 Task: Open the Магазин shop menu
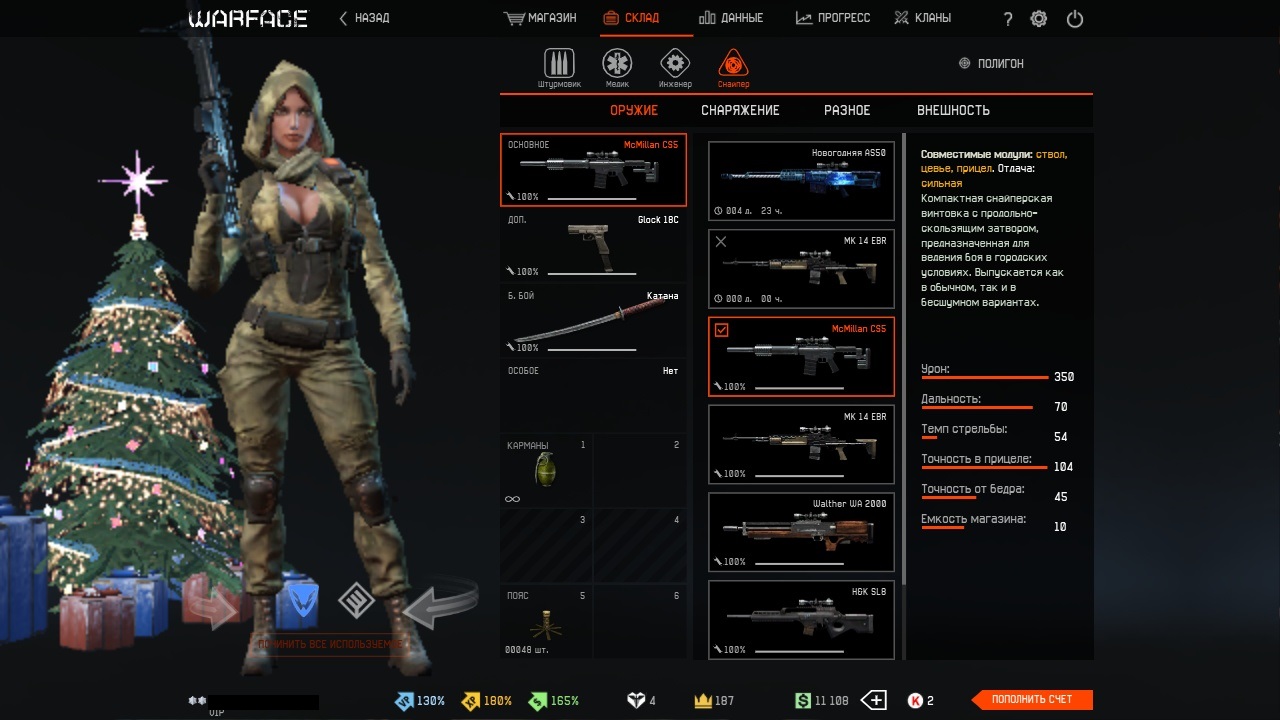coord(541,18)
